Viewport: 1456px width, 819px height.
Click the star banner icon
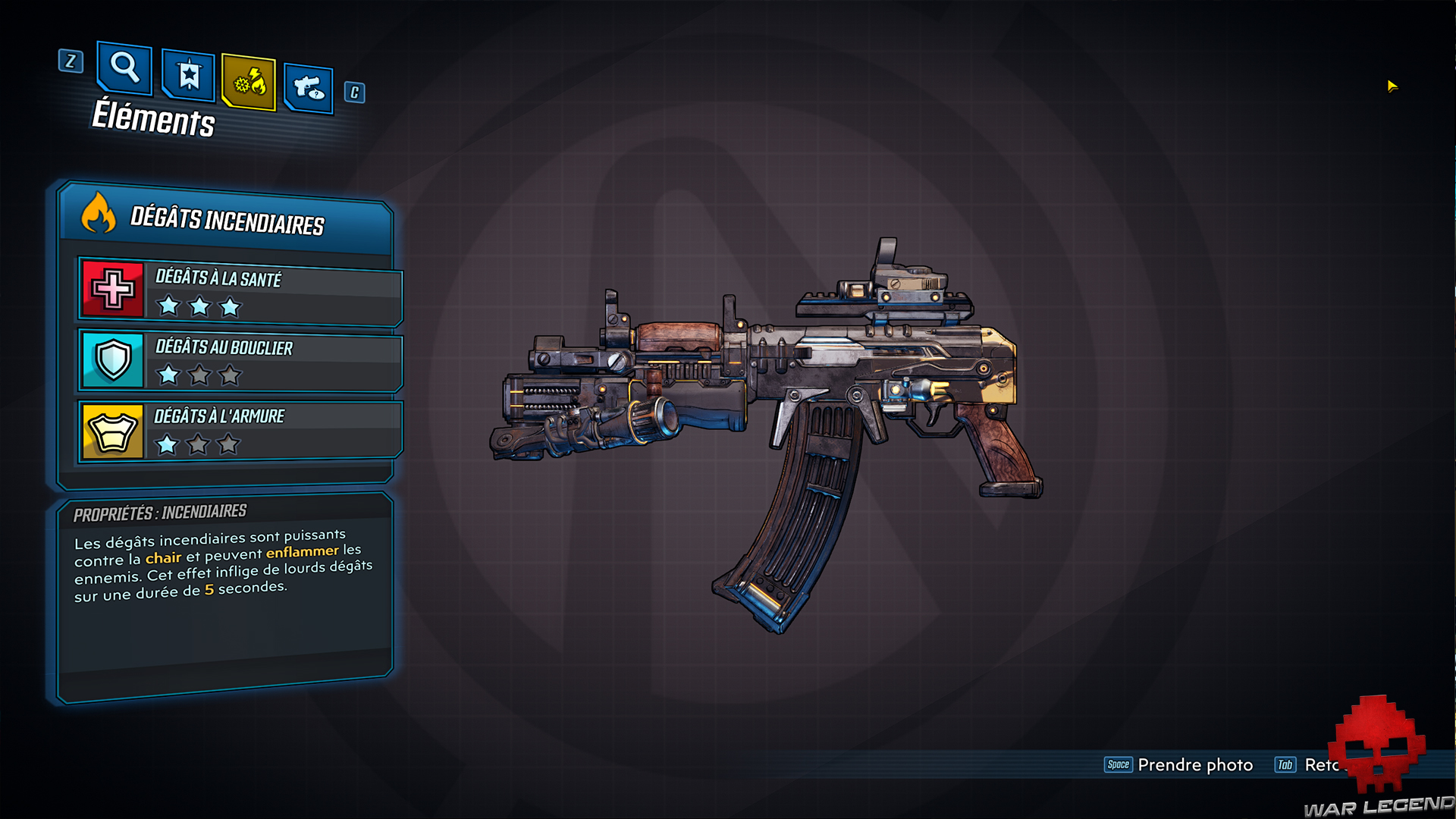click(x=186, y=76)
